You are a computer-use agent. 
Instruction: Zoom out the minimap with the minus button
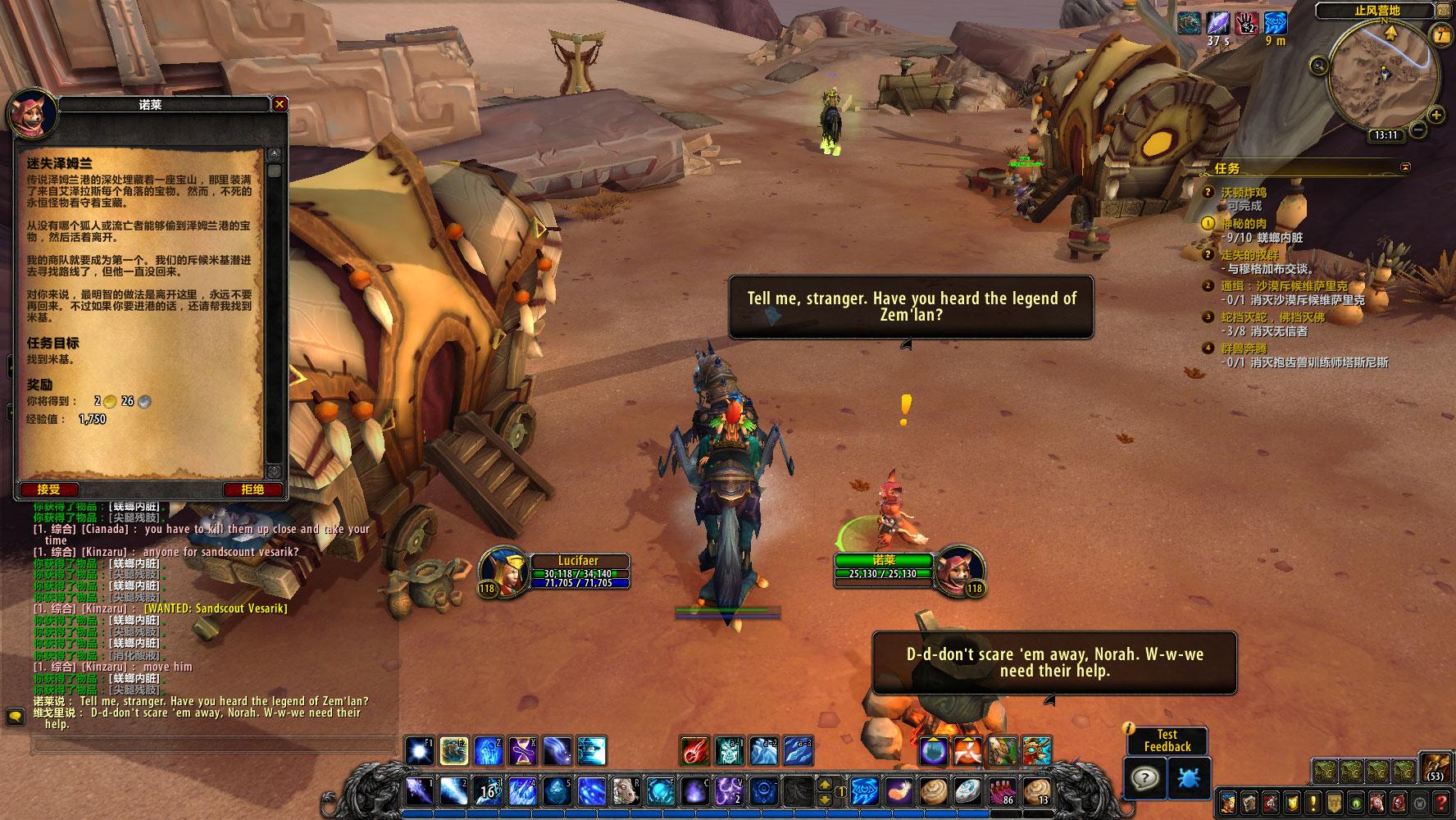pyautogui.click(x=1417, y=130)
